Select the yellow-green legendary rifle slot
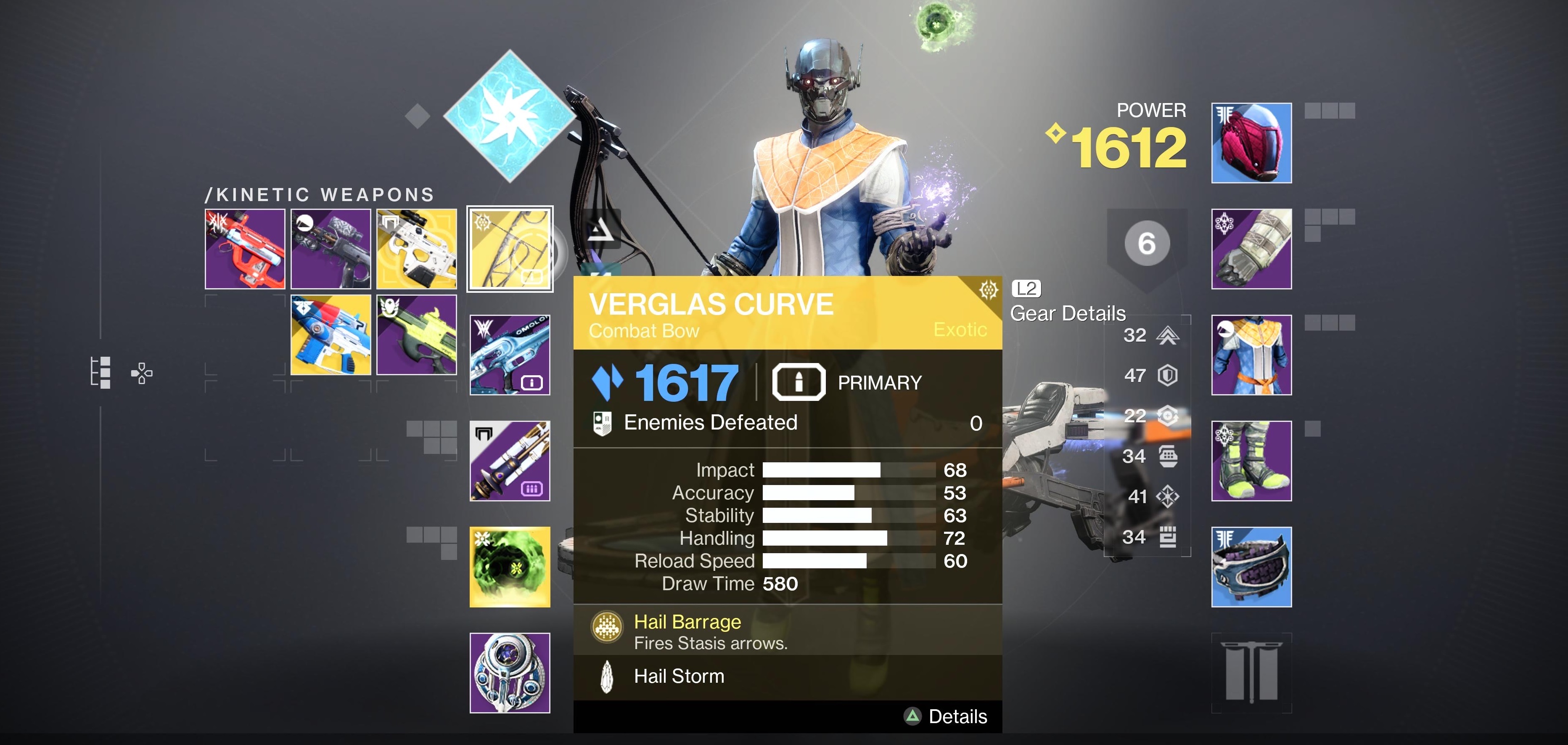 tap(416, 334)
